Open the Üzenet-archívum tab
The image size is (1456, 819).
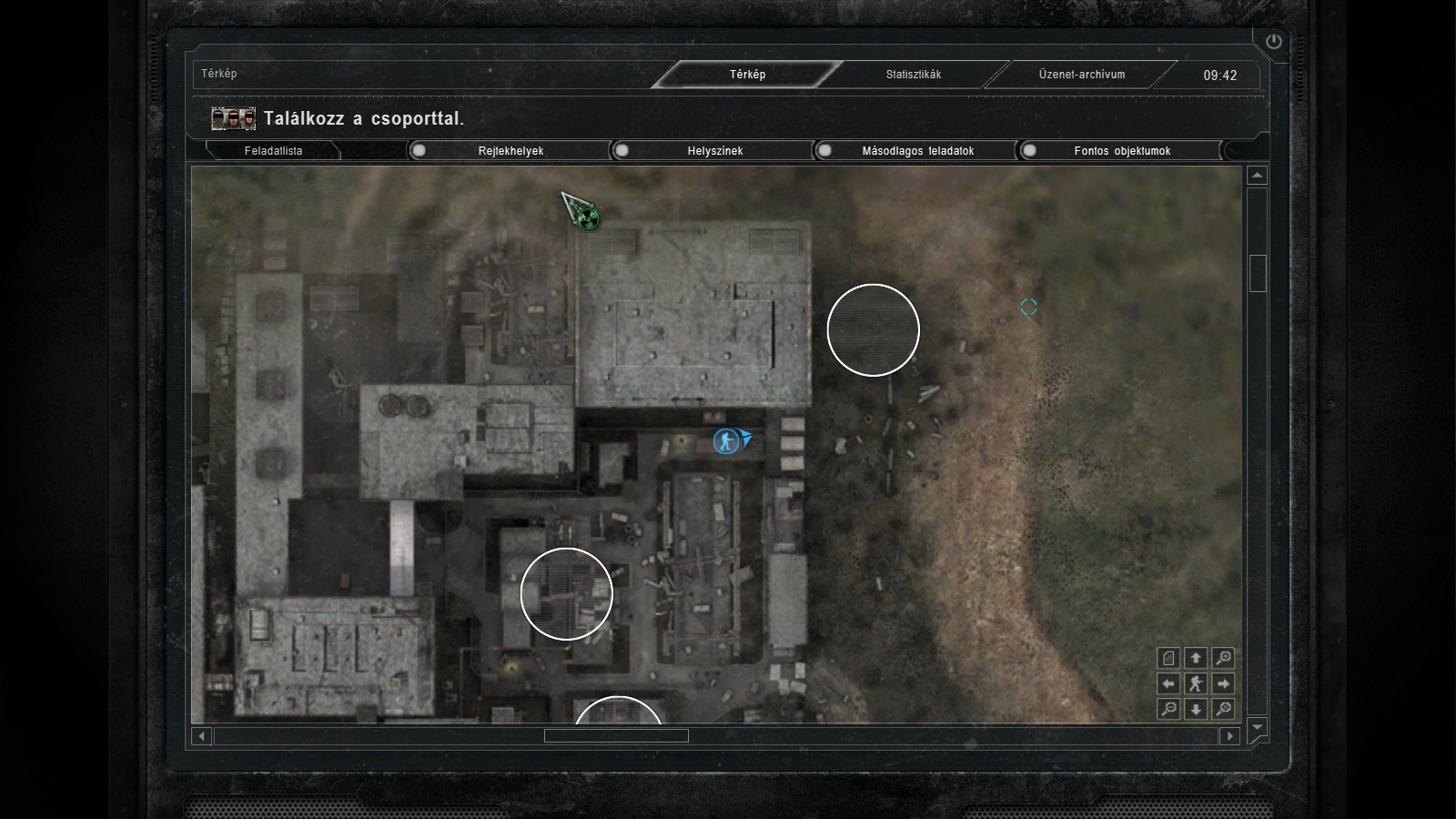1081,75
